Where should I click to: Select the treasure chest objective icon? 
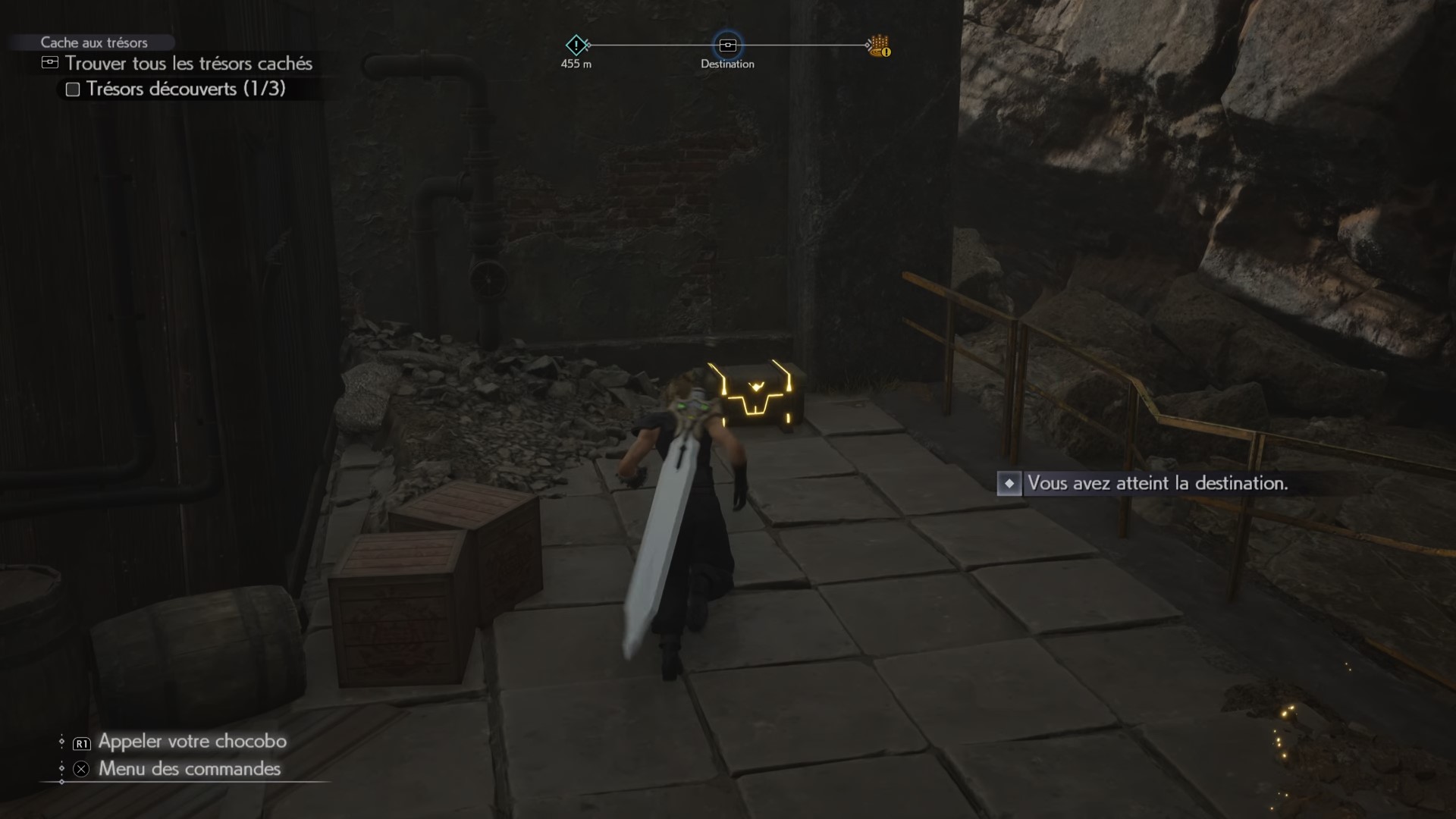pos(50,64)
